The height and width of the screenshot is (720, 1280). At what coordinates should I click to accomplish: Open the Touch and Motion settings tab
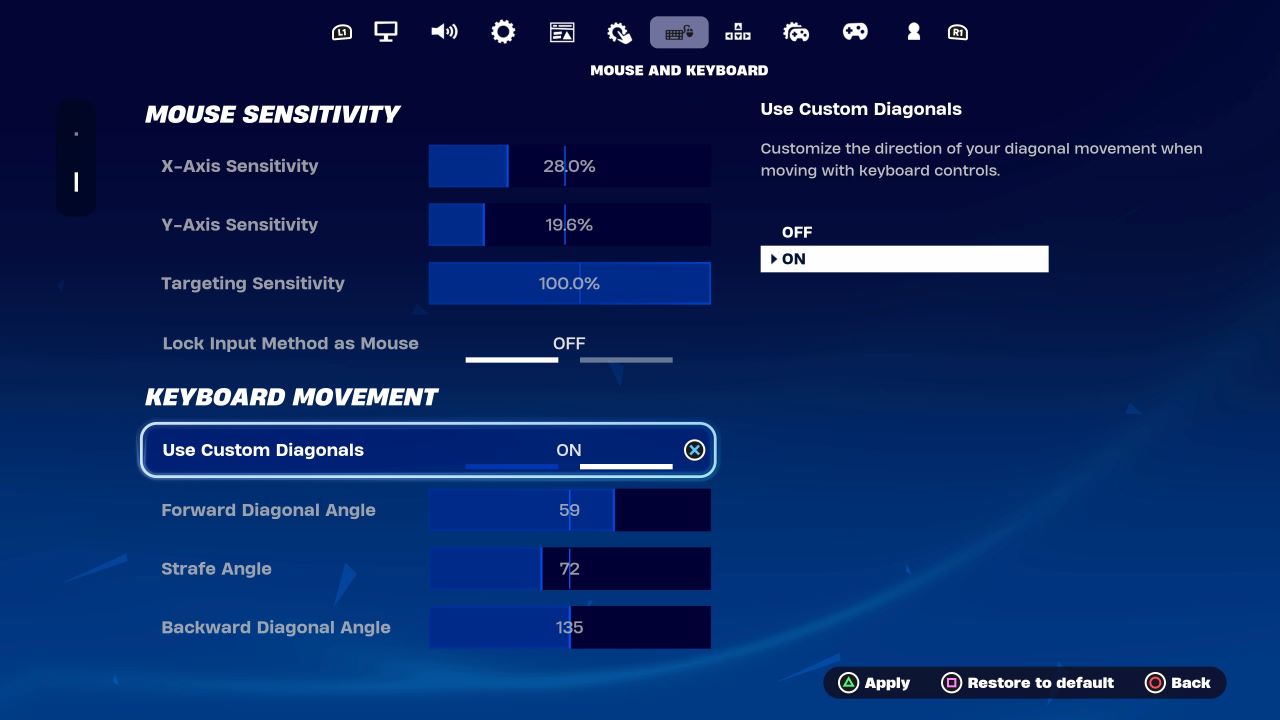click(619, 31)
